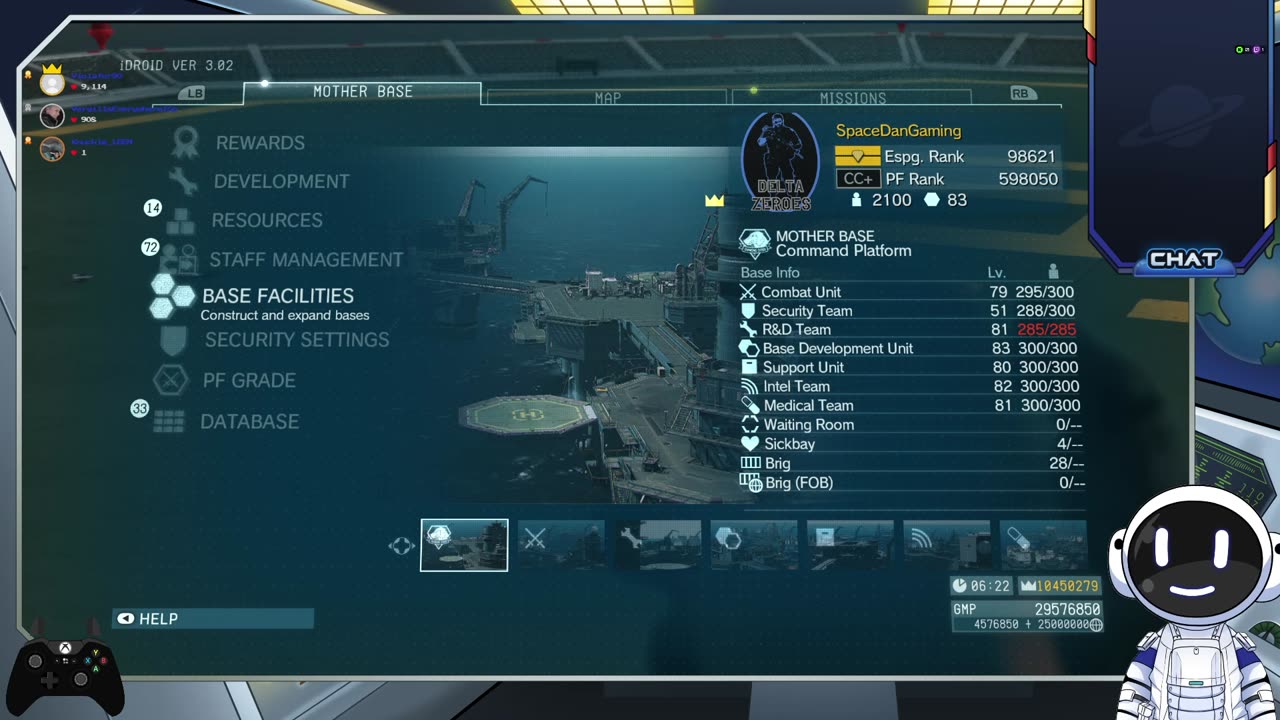
Task: Select the Mother Base tab
Action: pyautogui.click(x=362, y=92)
